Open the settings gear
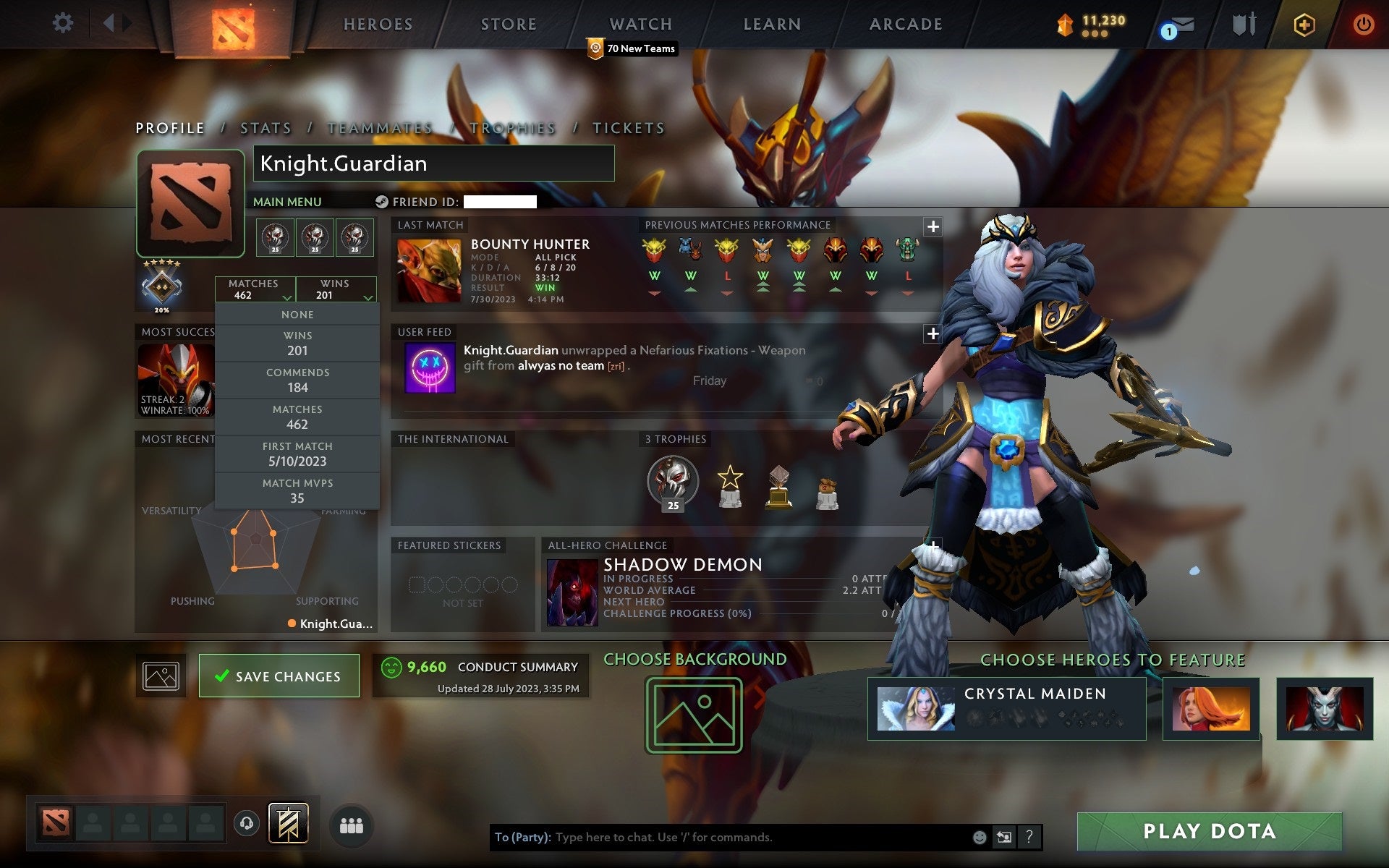The height and width of the screenshot is (868, 1389). tap(63, 23)
